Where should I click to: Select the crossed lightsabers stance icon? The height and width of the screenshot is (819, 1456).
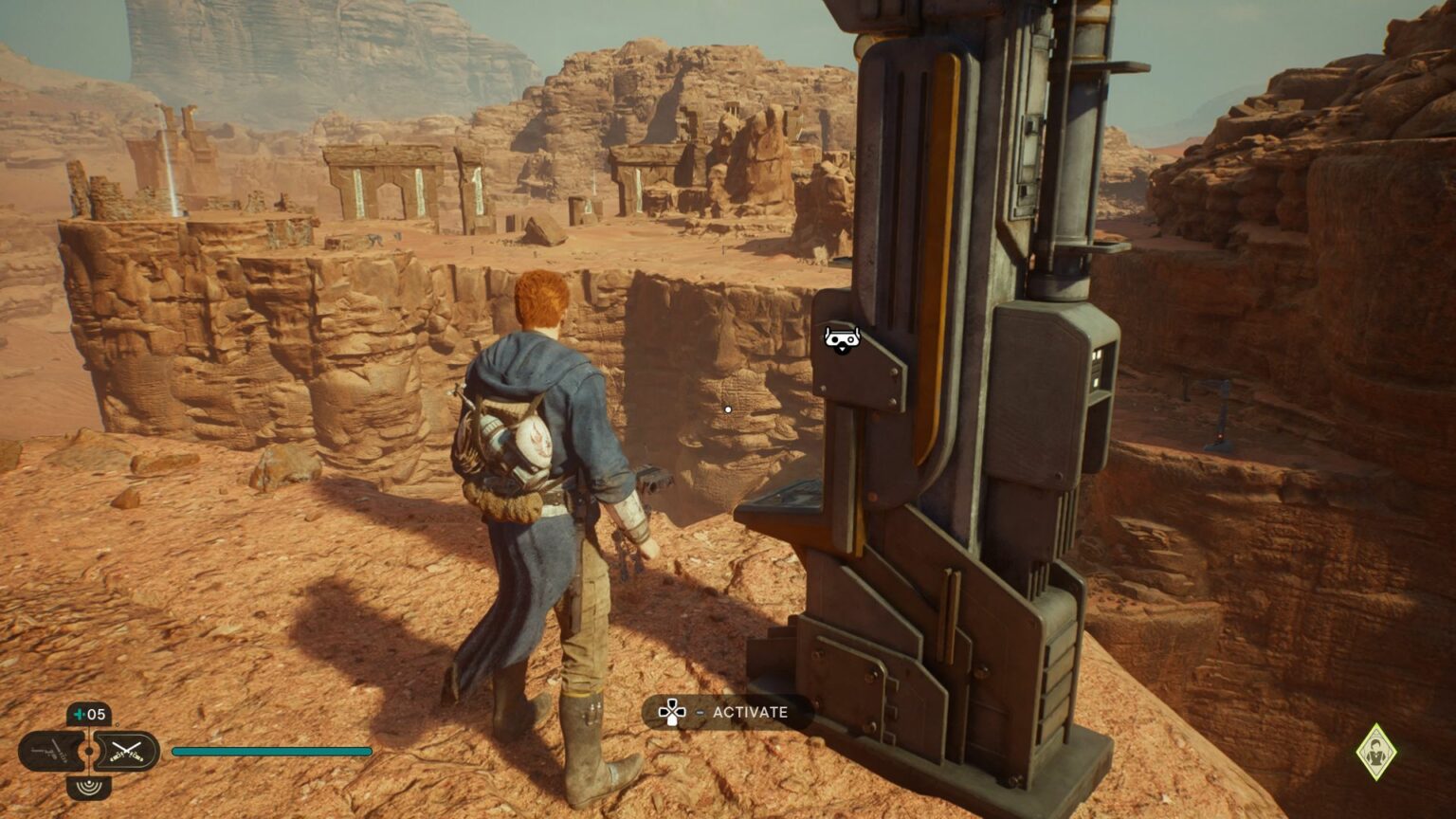point(127,751)
